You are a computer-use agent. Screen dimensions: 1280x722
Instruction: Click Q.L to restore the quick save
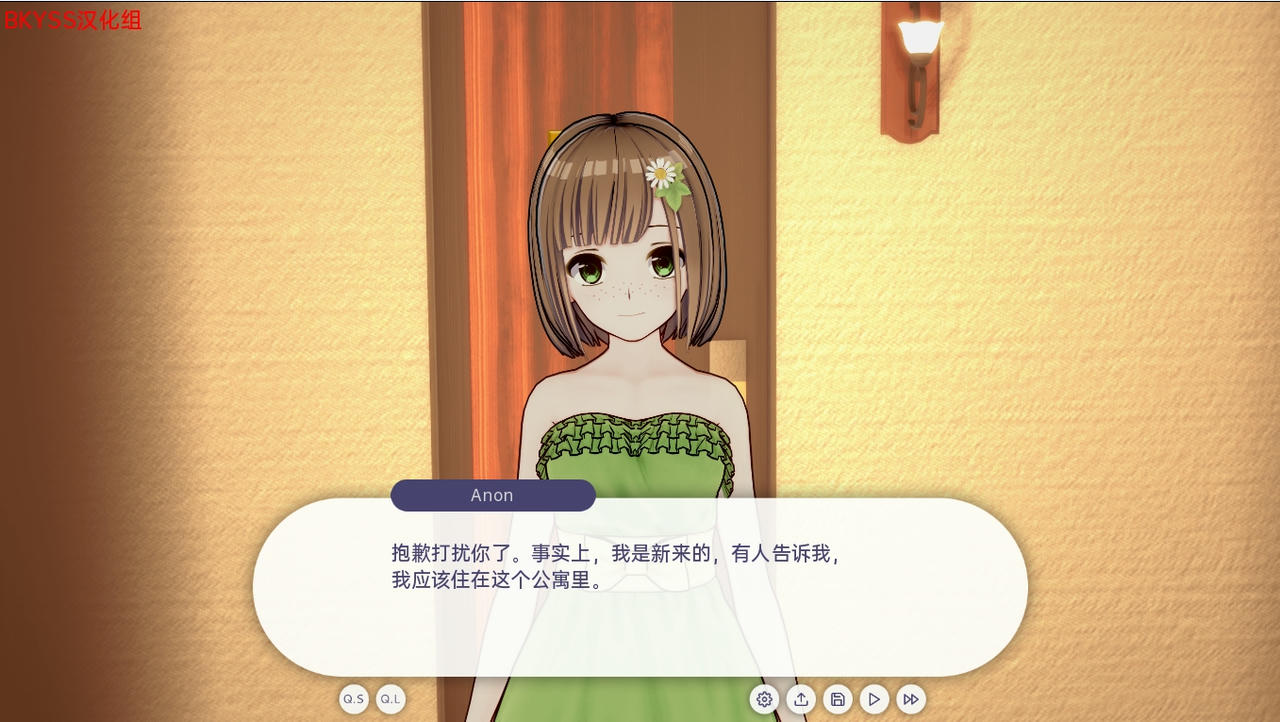point(390,699)
